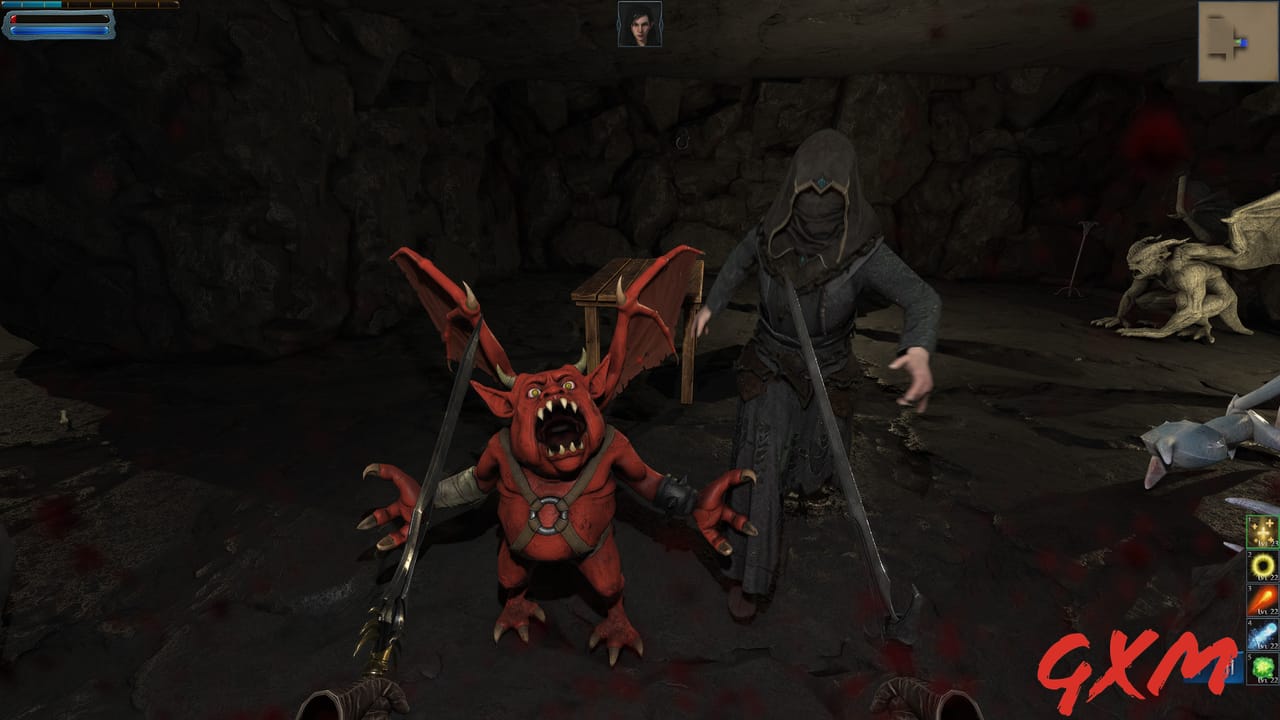
Task: Cast the fireball spell from hotbar slot 3
Action: point(1264,600)
